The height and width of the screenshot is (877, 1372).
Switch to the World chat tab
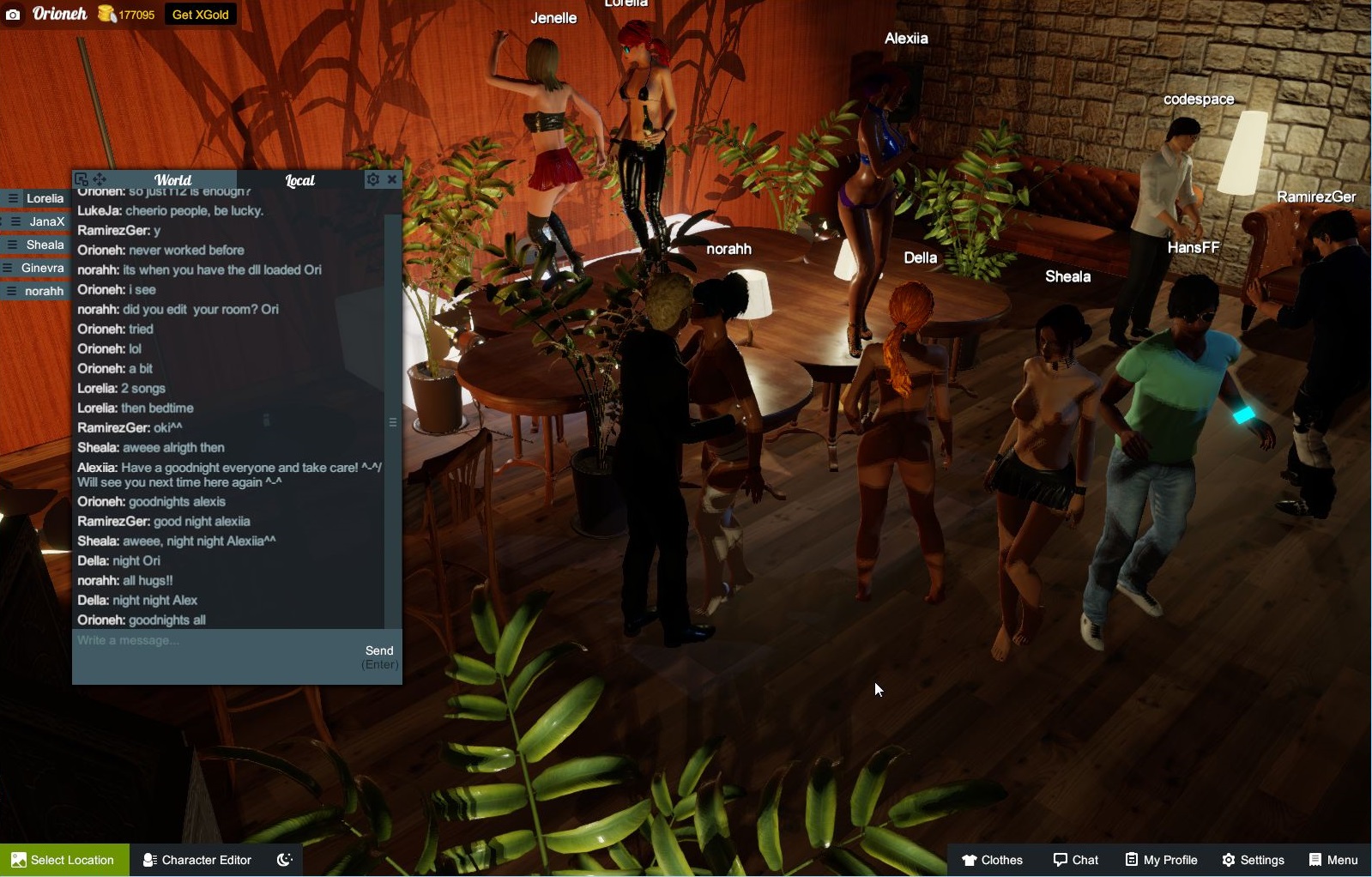coord(173,180)
